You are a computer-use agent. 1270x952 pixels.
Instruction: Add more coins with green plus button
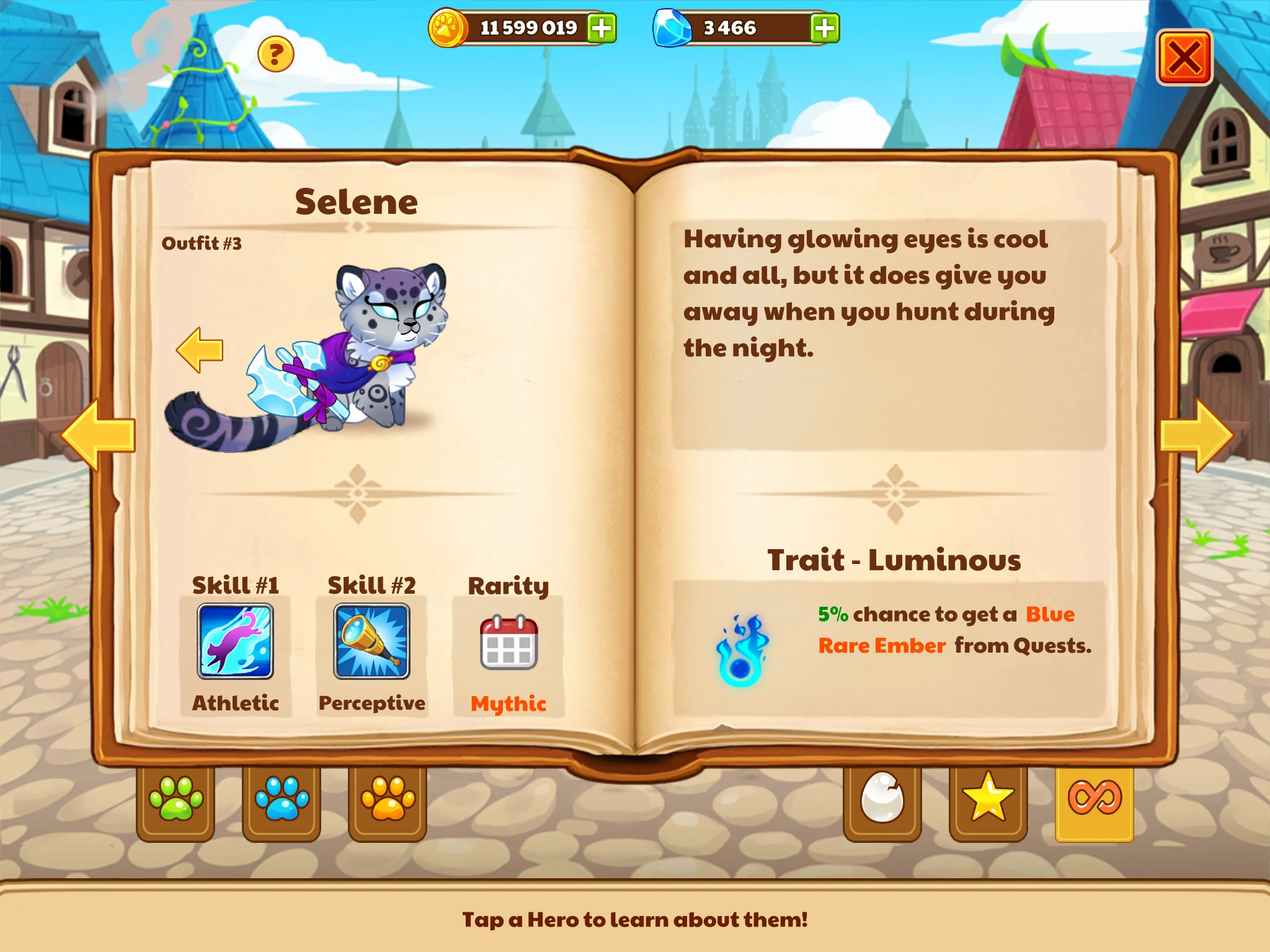tap(600, 28)
